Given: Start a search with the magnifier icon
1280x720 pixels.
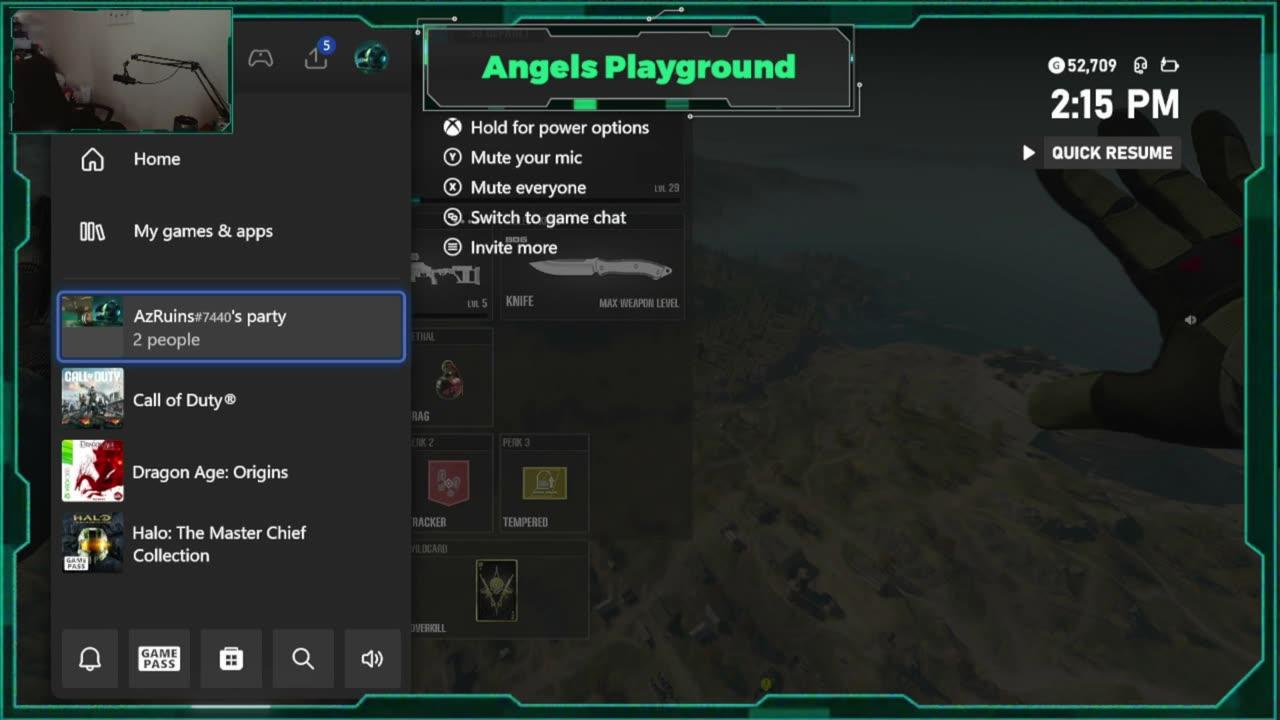Looking at the screenshot, I should pos(303,658).
